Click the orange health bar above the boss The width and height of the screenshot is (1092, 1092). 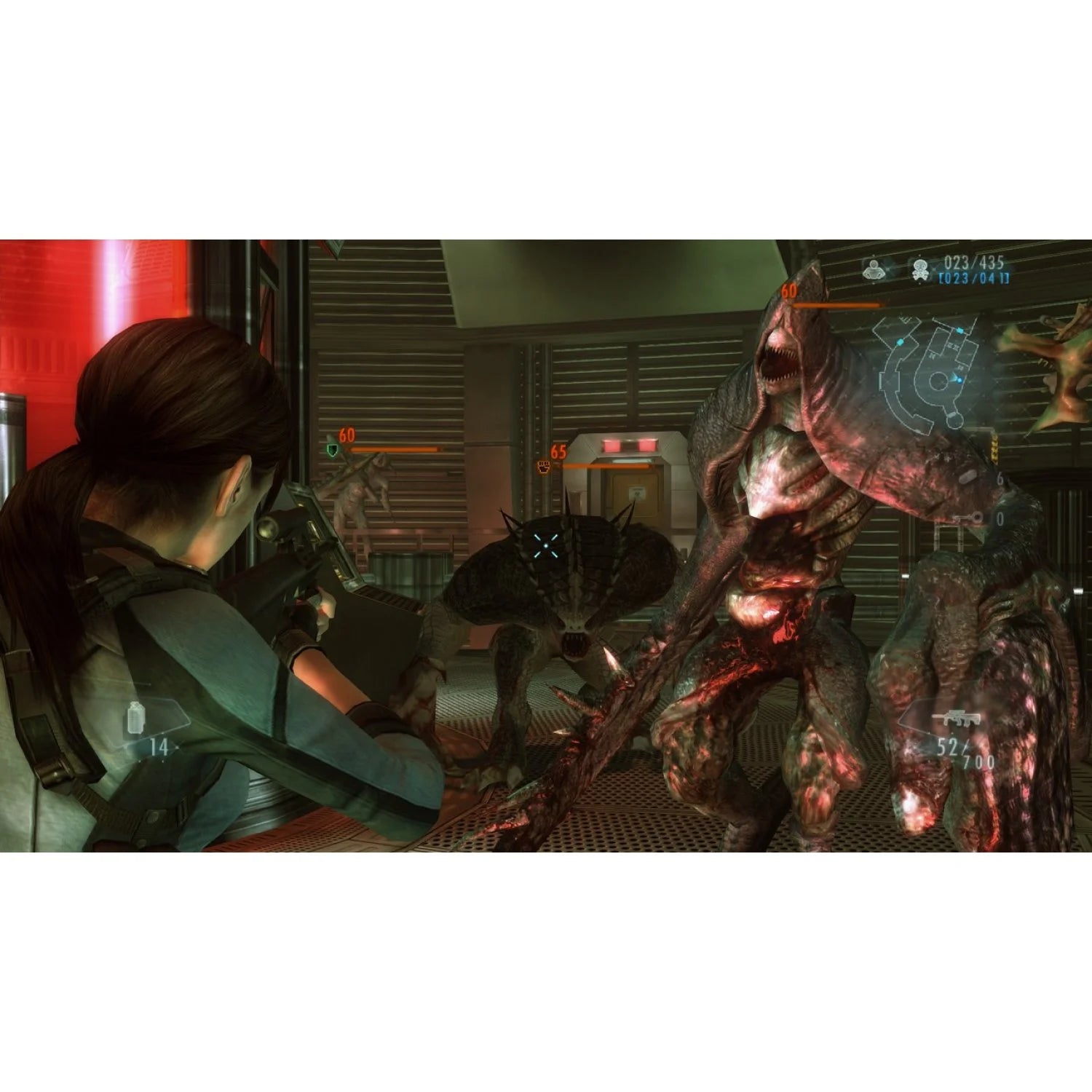[x=837, y=304]
